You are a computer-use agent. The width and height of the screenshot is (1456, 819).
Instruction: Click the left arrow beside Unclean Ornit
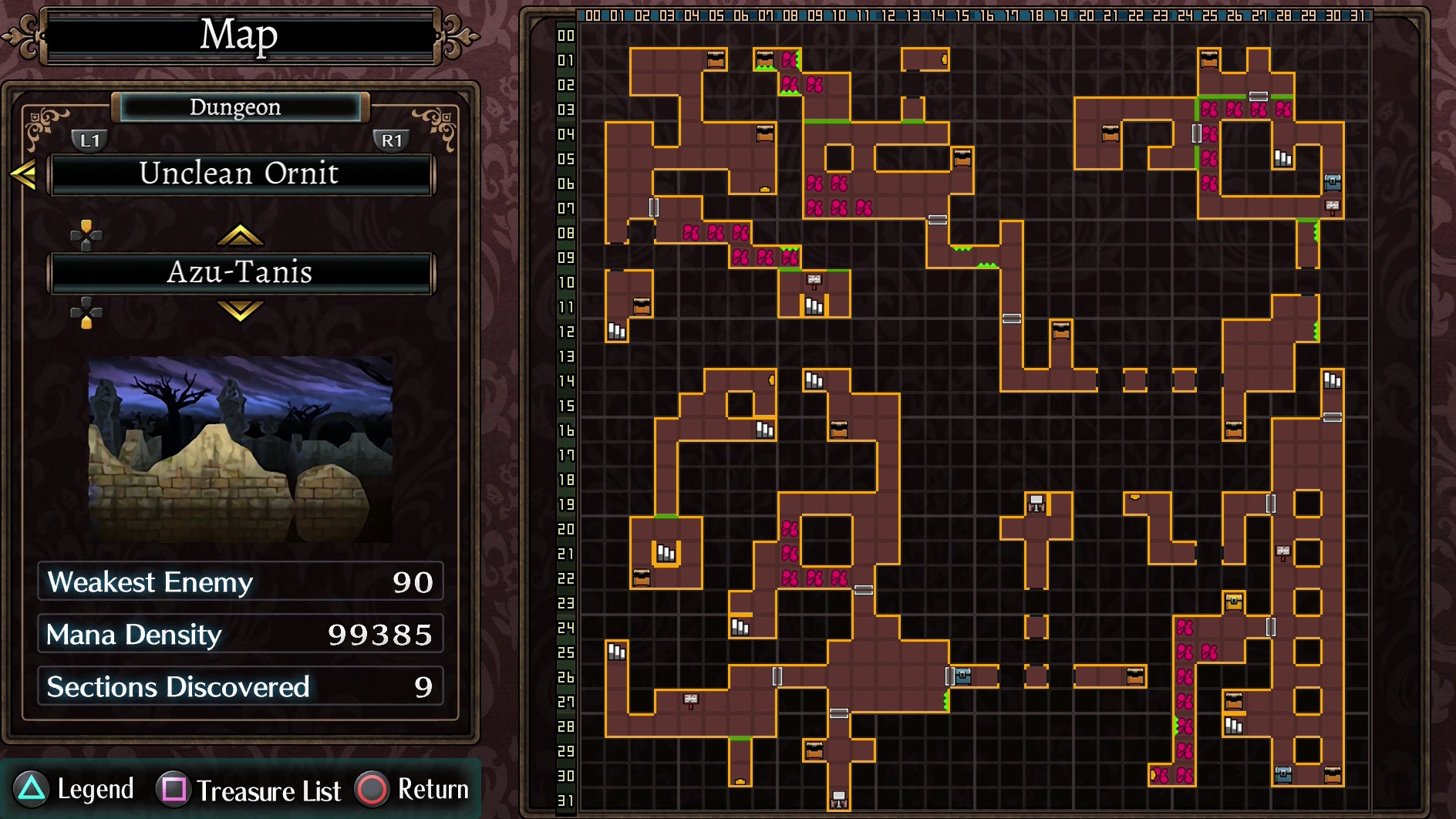tap(24, 174)
